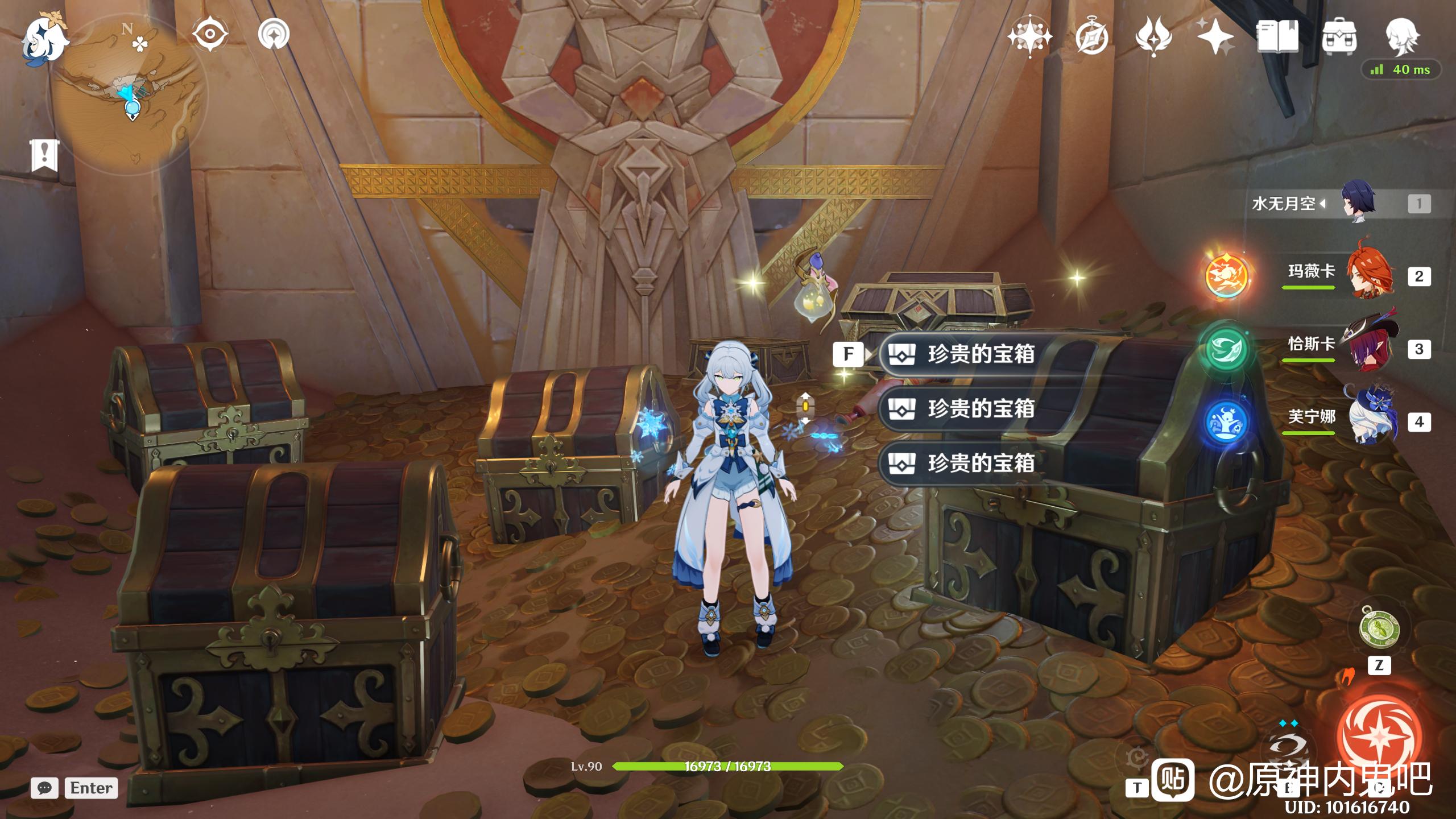The width and height of the screenshot is (1456, 819).
Task: Click the ringed star icon right of the eye
Action: point(274,34)
